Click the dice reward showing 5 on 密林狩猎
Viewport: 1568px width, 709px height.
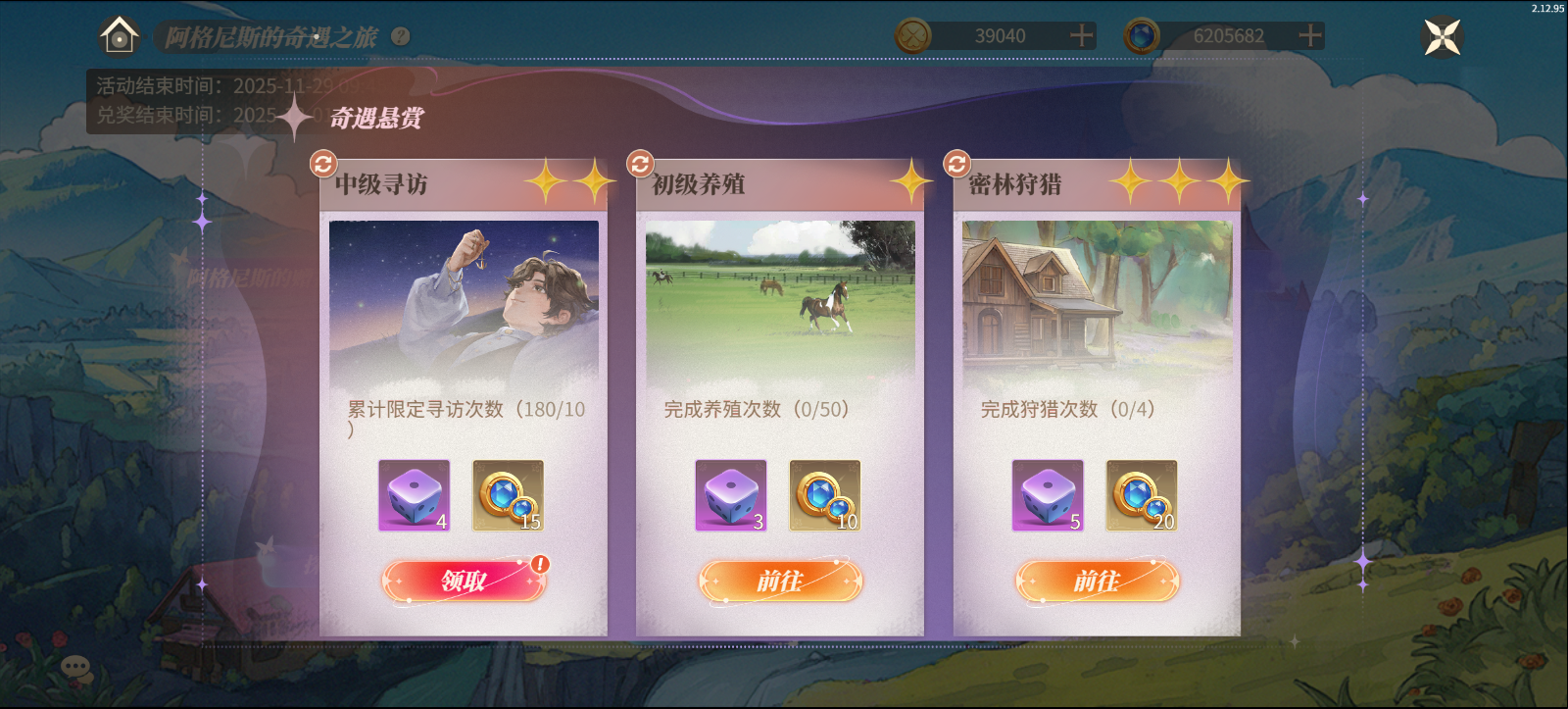pyautogui.click(x=1048, y=495)
